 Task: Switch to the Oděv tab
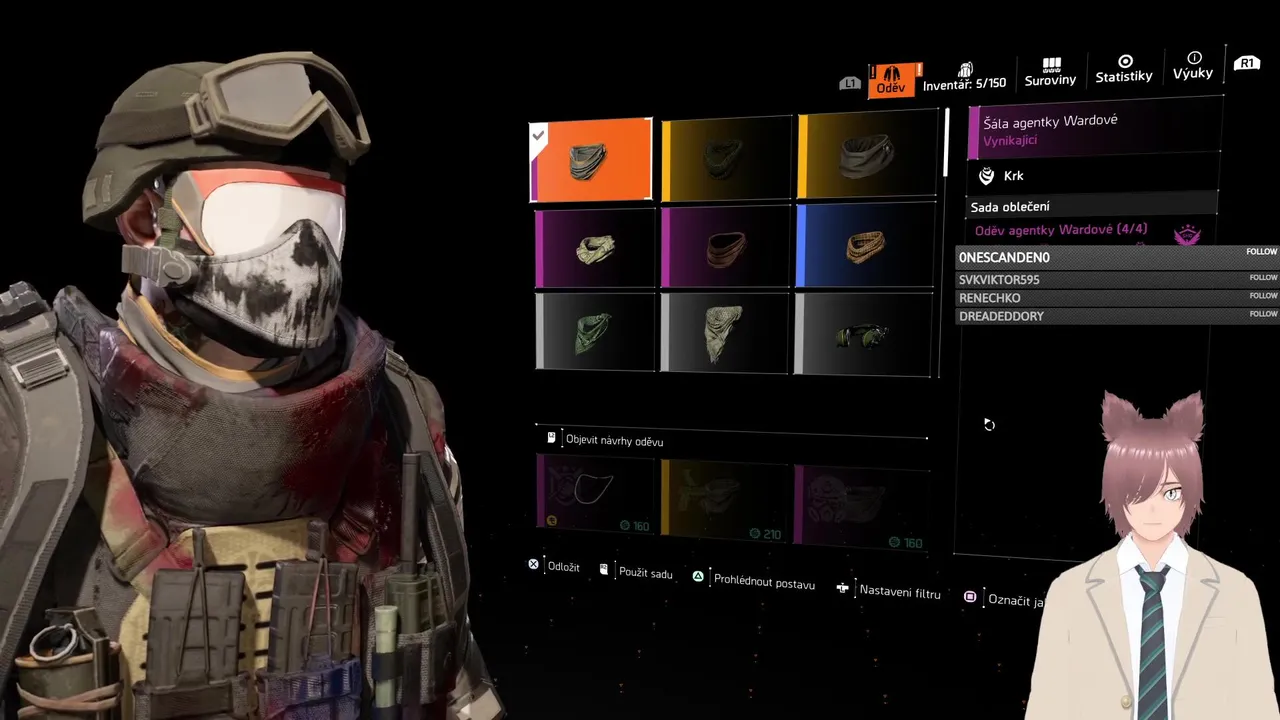pyautogui.click(x=890, y=79)
